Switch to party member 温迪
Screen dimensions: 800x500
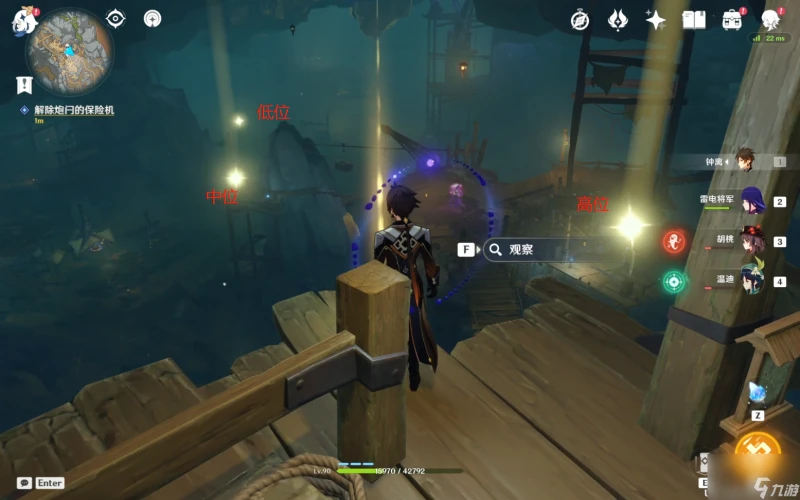tap(752, 281)
